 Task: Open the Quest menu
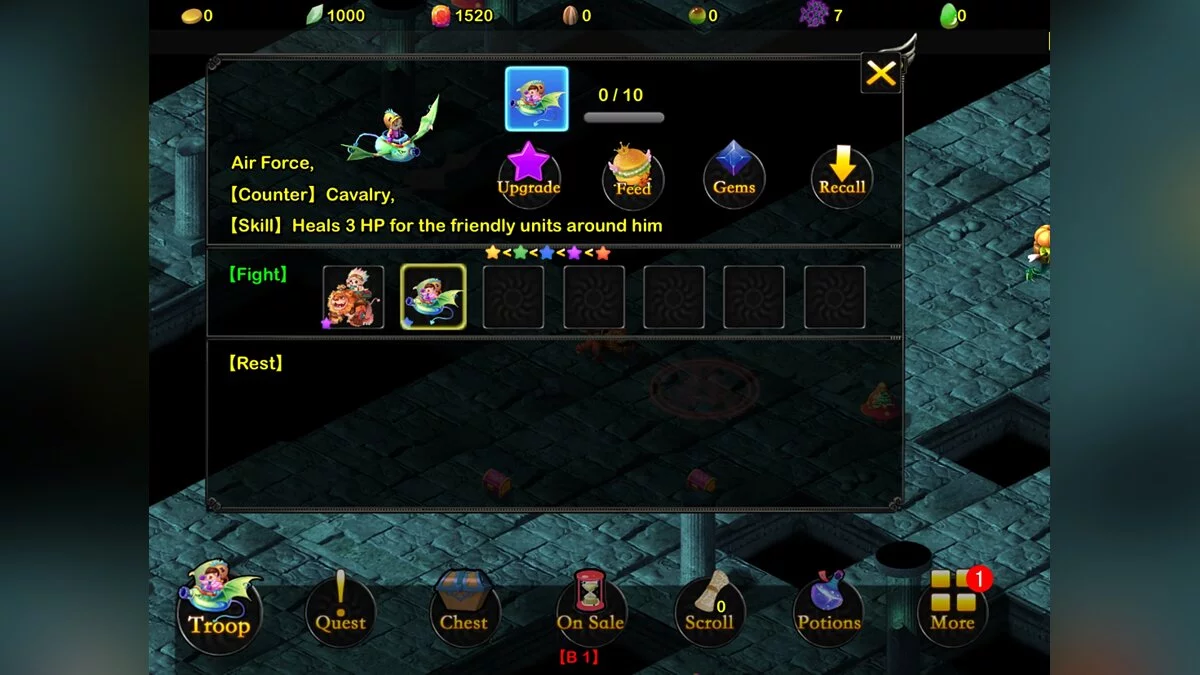(341, 611)
